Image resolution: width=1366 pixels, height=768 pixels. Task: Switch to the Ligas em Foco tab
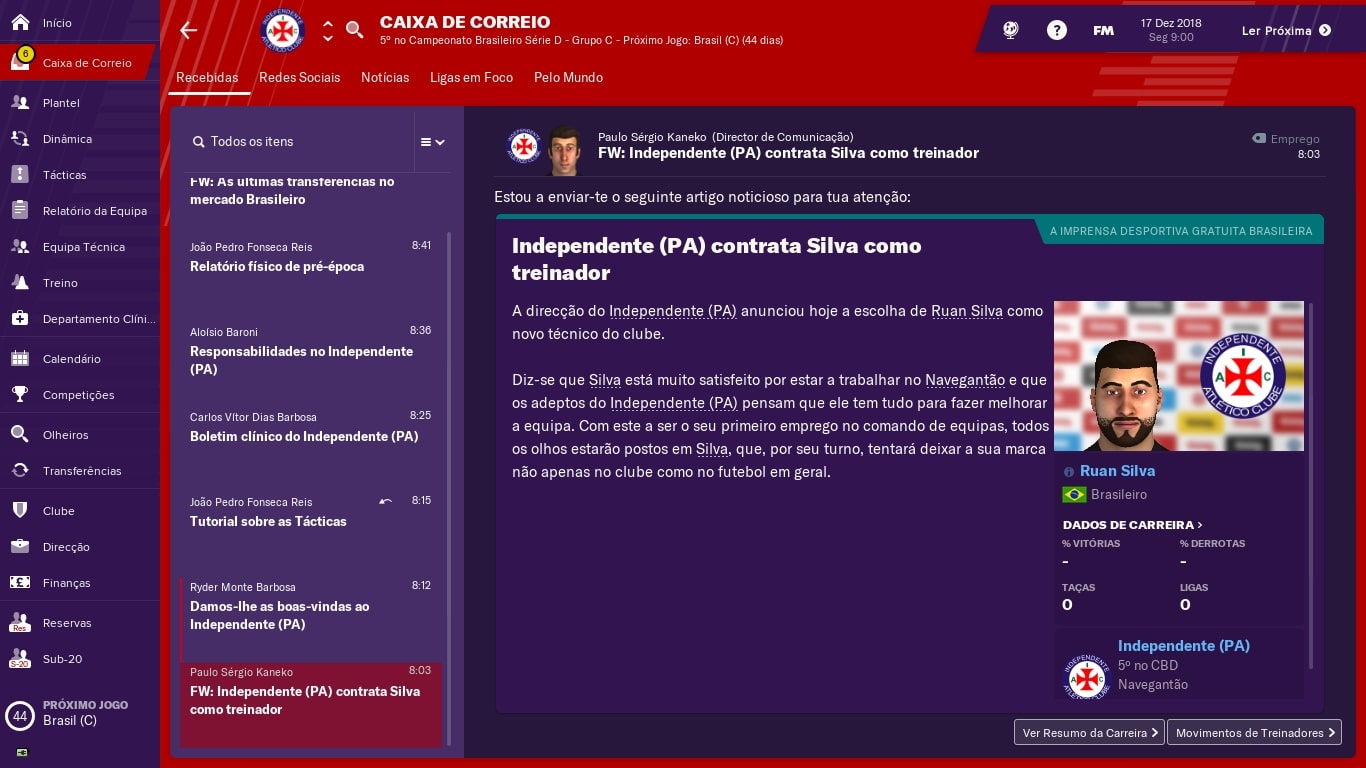tap(471, 78)
